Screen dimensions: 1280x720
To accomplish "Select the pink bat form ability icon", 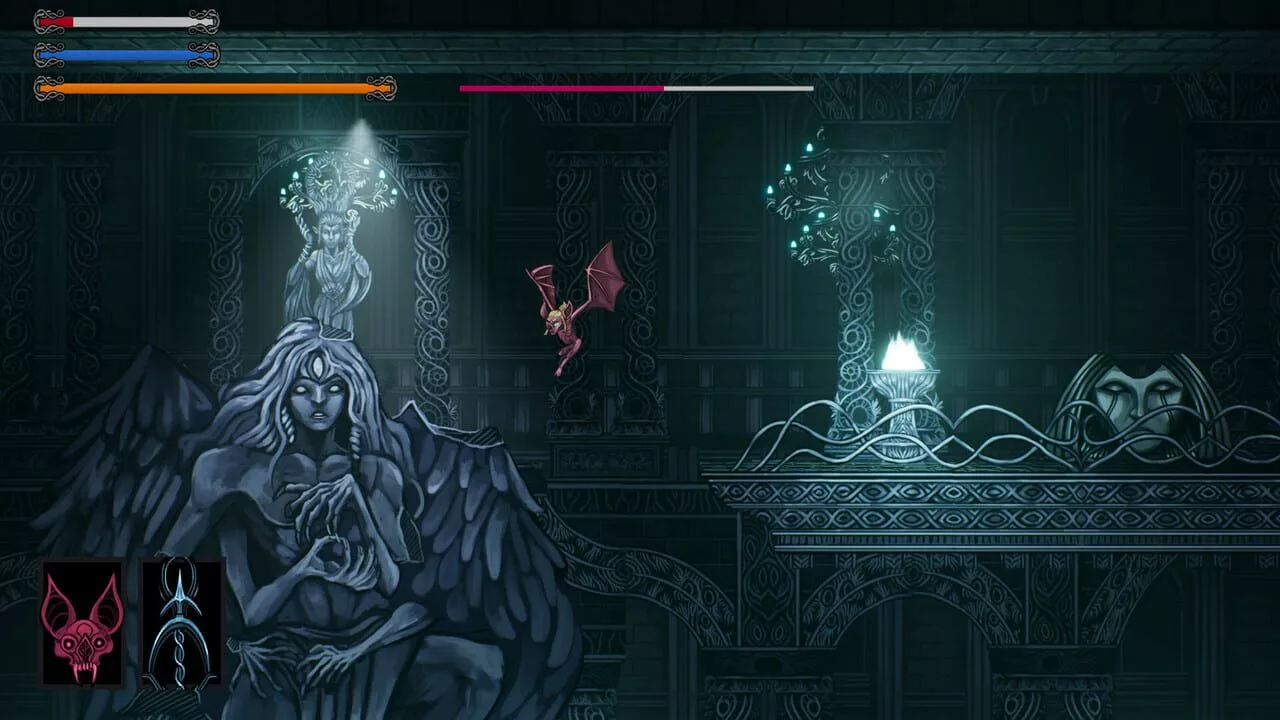I will pos(82,624).
